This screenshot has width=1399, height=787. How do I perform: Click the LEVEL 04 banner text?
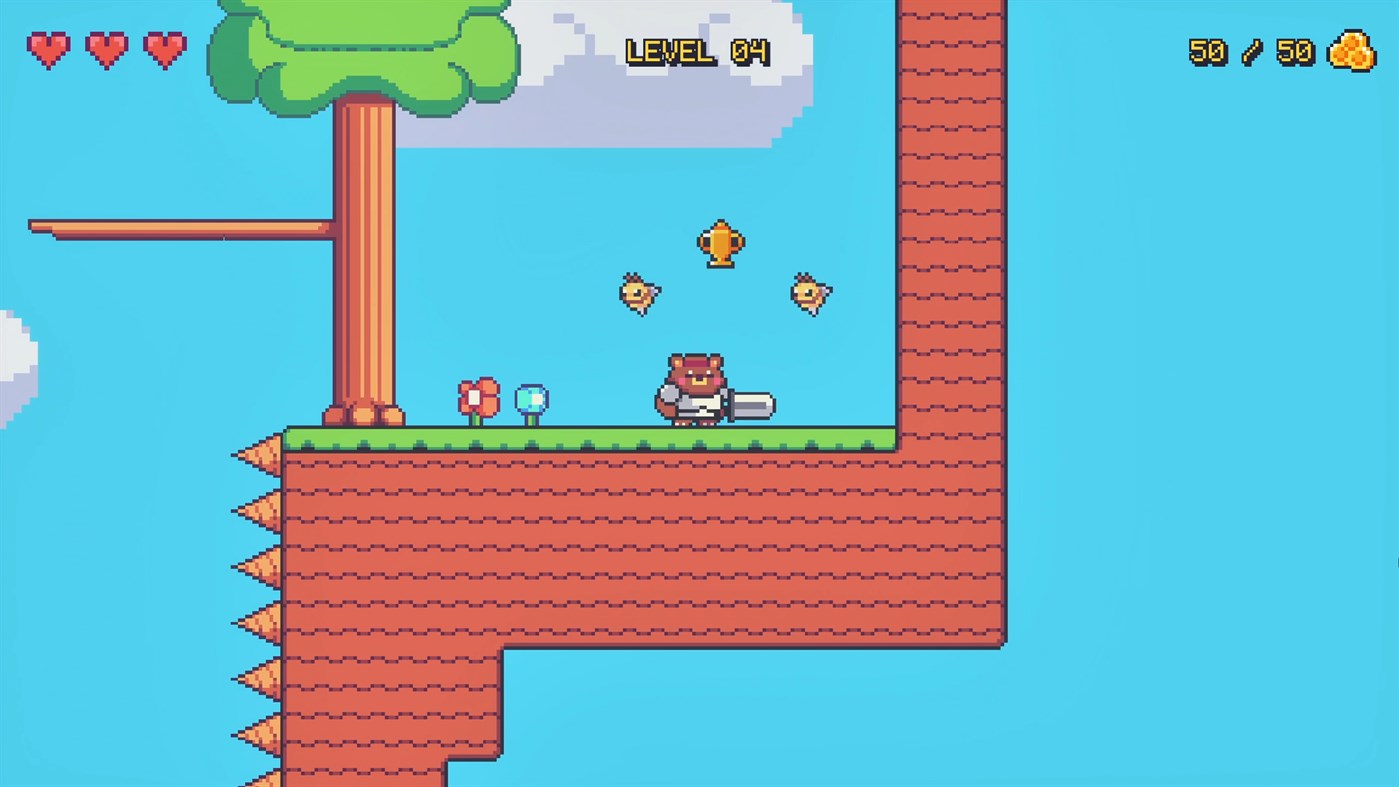click(x=697, y=52)
